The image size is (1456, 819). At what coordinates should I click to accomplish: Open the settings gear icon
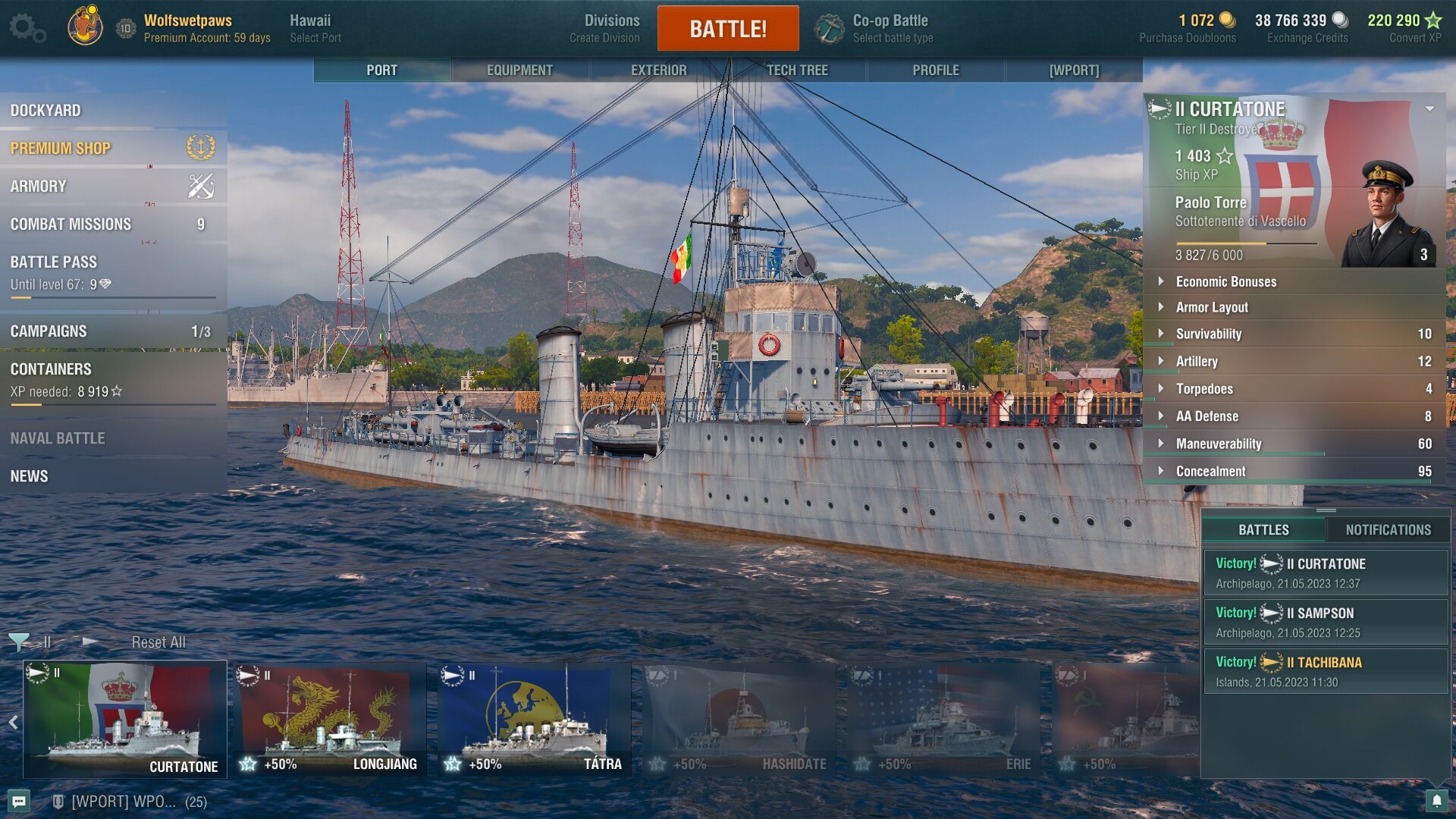coord(27,29)
